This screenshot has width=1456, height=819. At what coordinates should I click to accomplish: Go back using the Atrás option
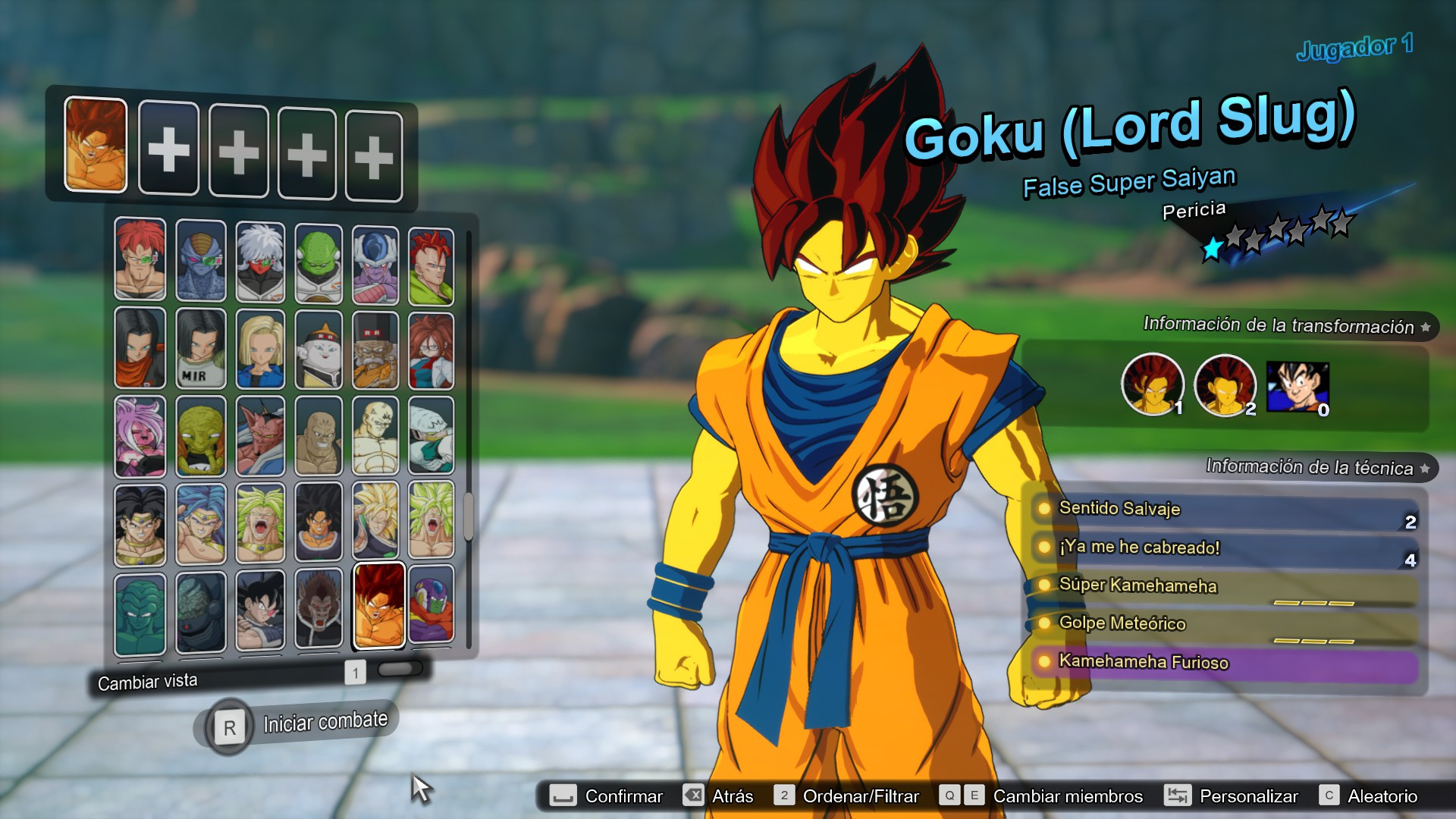731,796
